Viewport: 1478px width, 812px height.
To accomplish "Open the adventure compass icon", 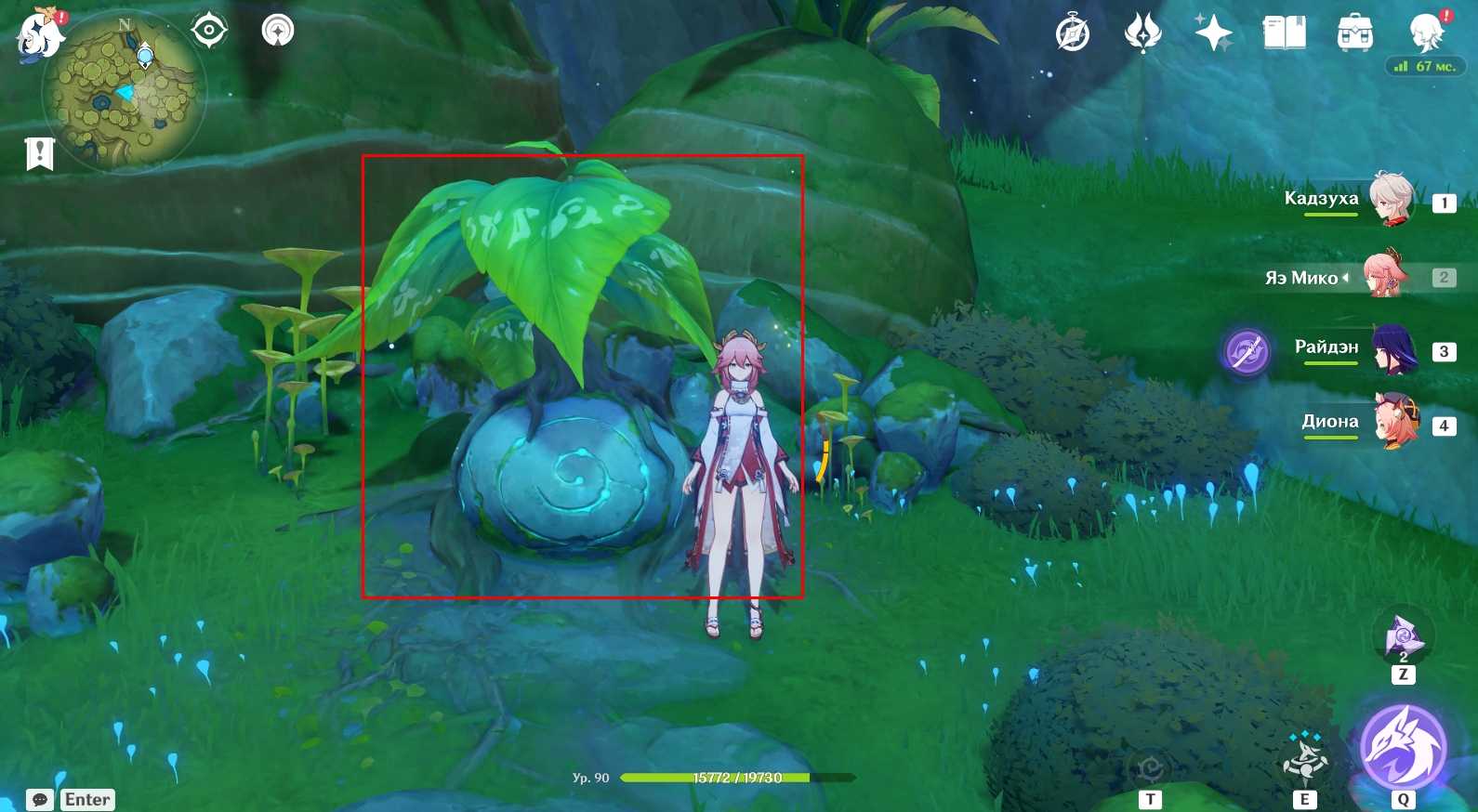I will pos(1073,34).
